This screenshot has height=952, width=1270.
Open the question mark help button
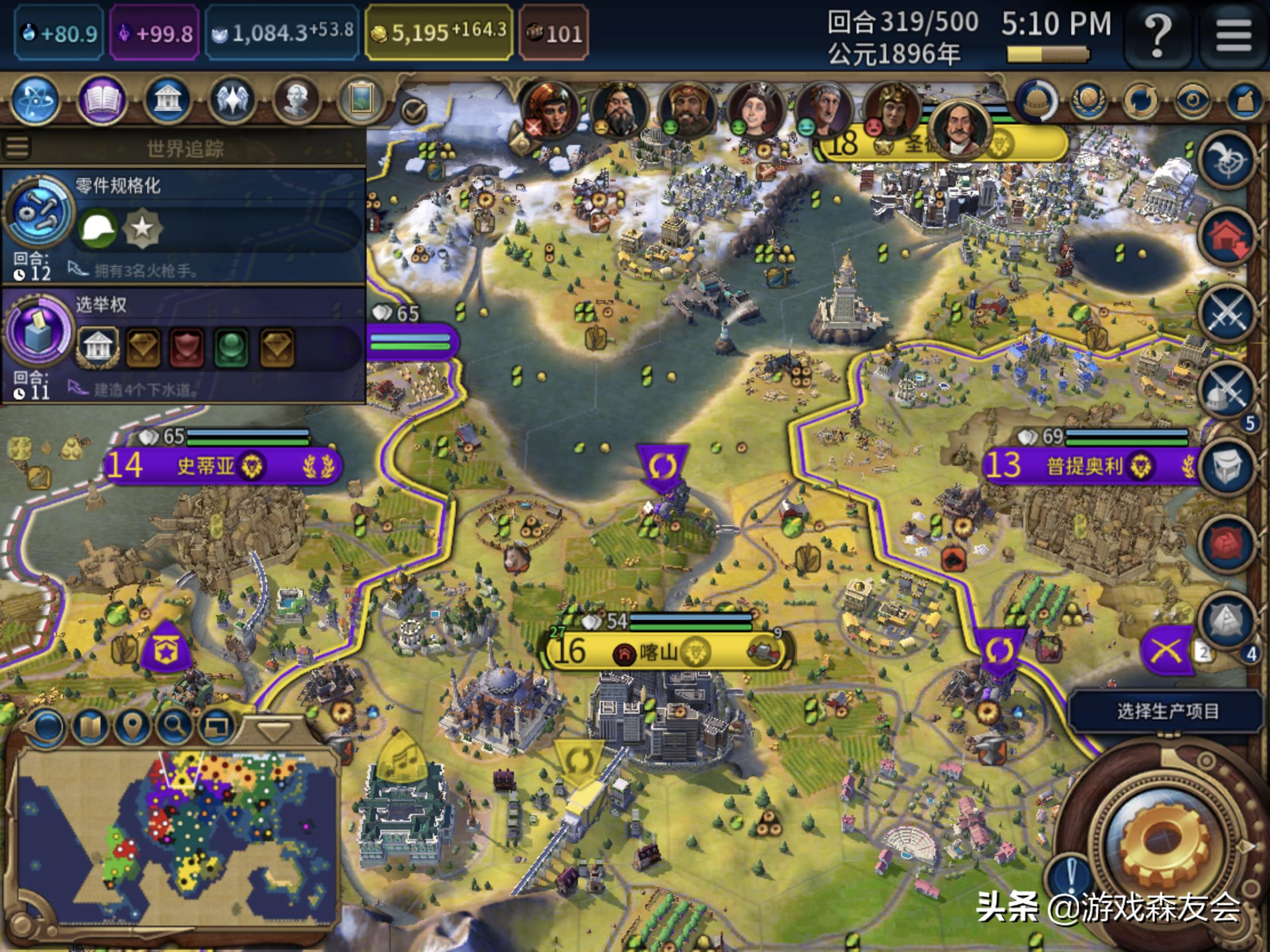[1158, 35]
